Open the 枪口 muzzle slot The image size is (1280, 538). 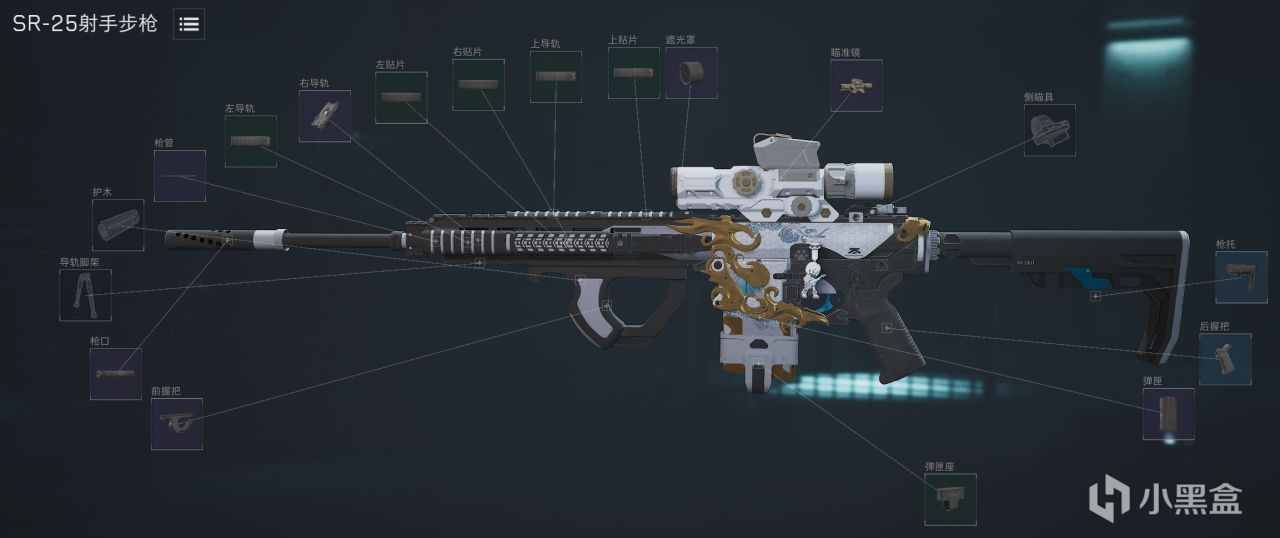(115, 374)
